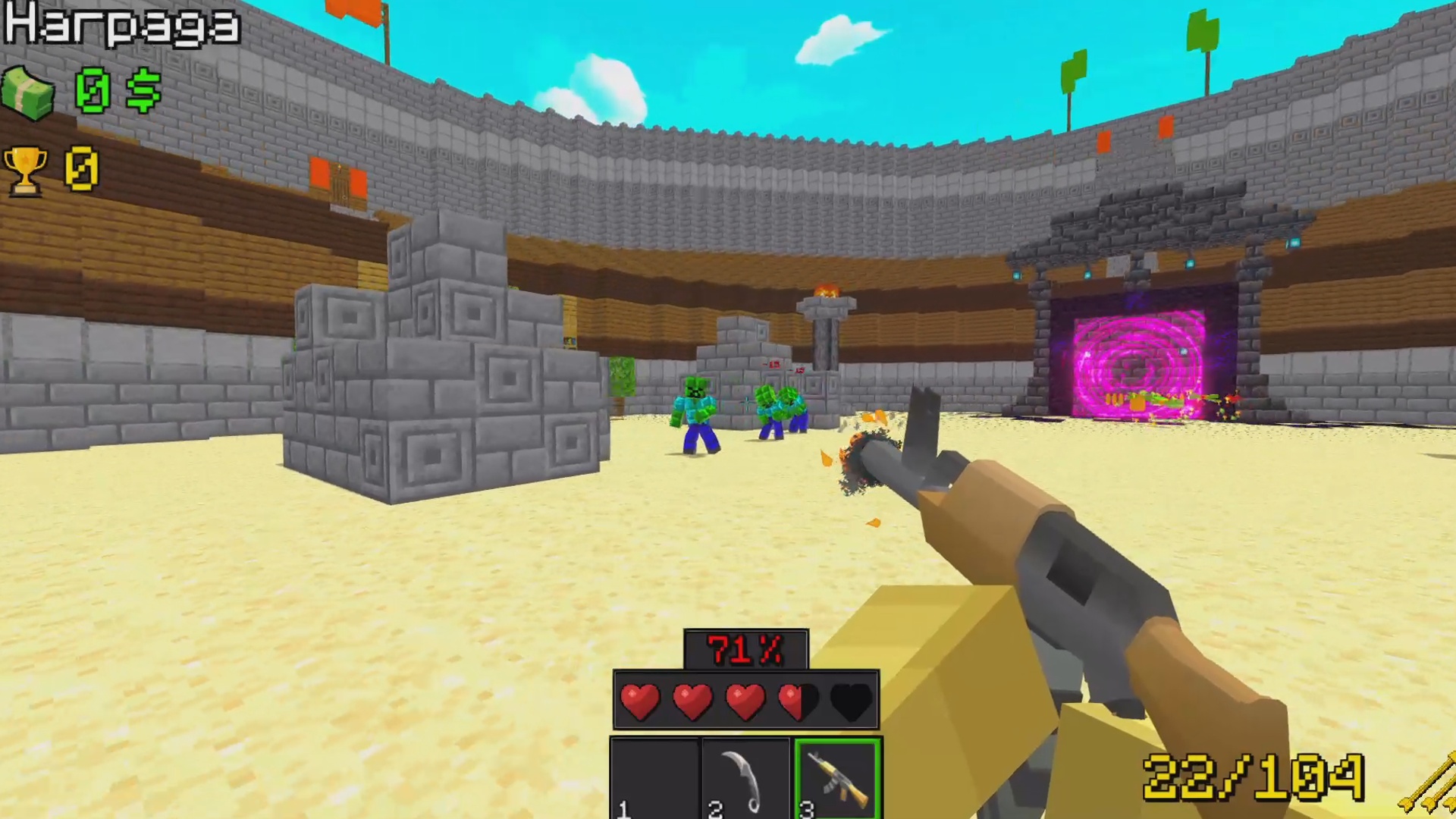Expand the 0 $ money counter
1456x819 pixels.
point(114,91)
